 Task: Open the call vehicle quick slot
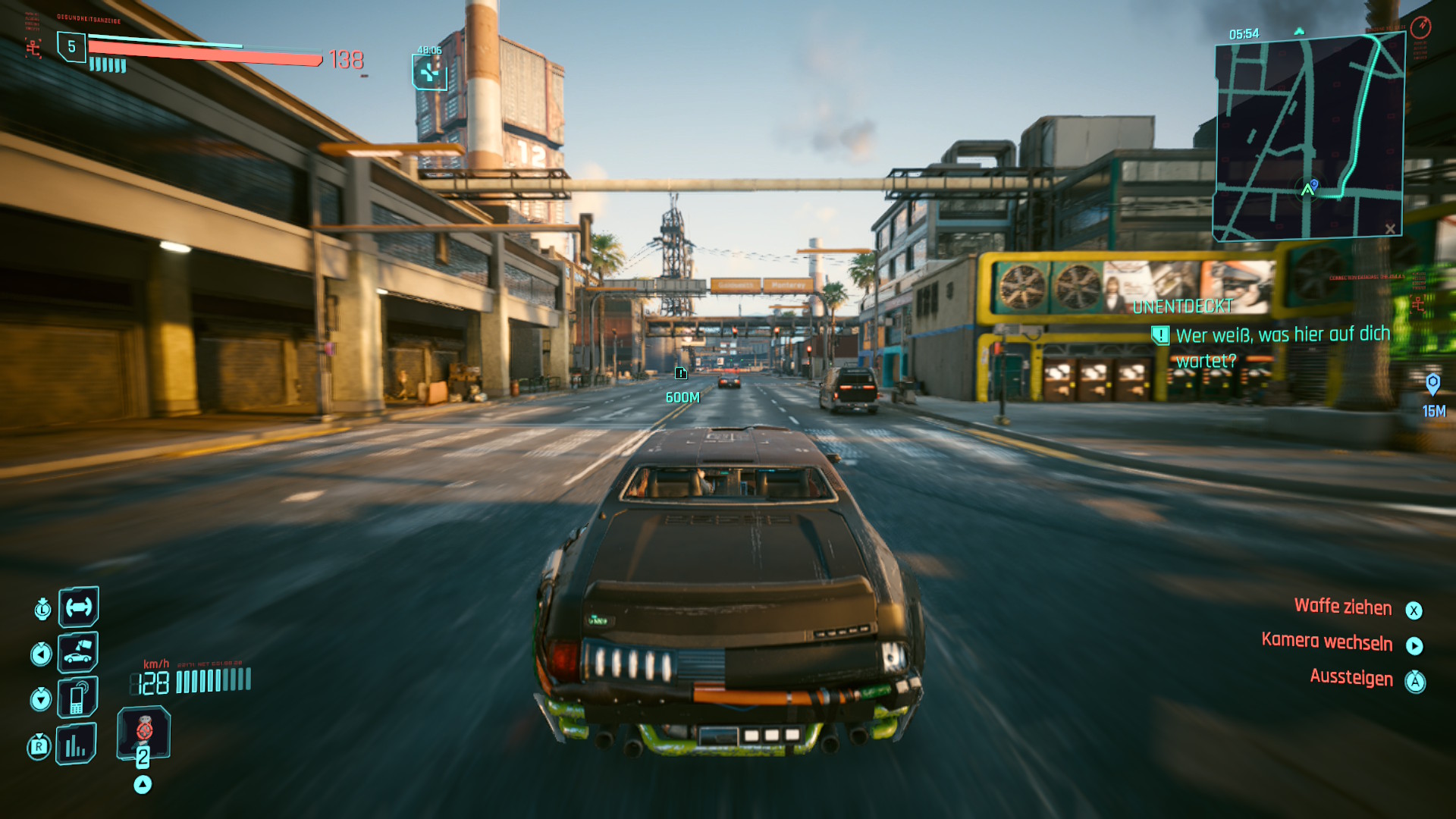(x=78, y=652)
